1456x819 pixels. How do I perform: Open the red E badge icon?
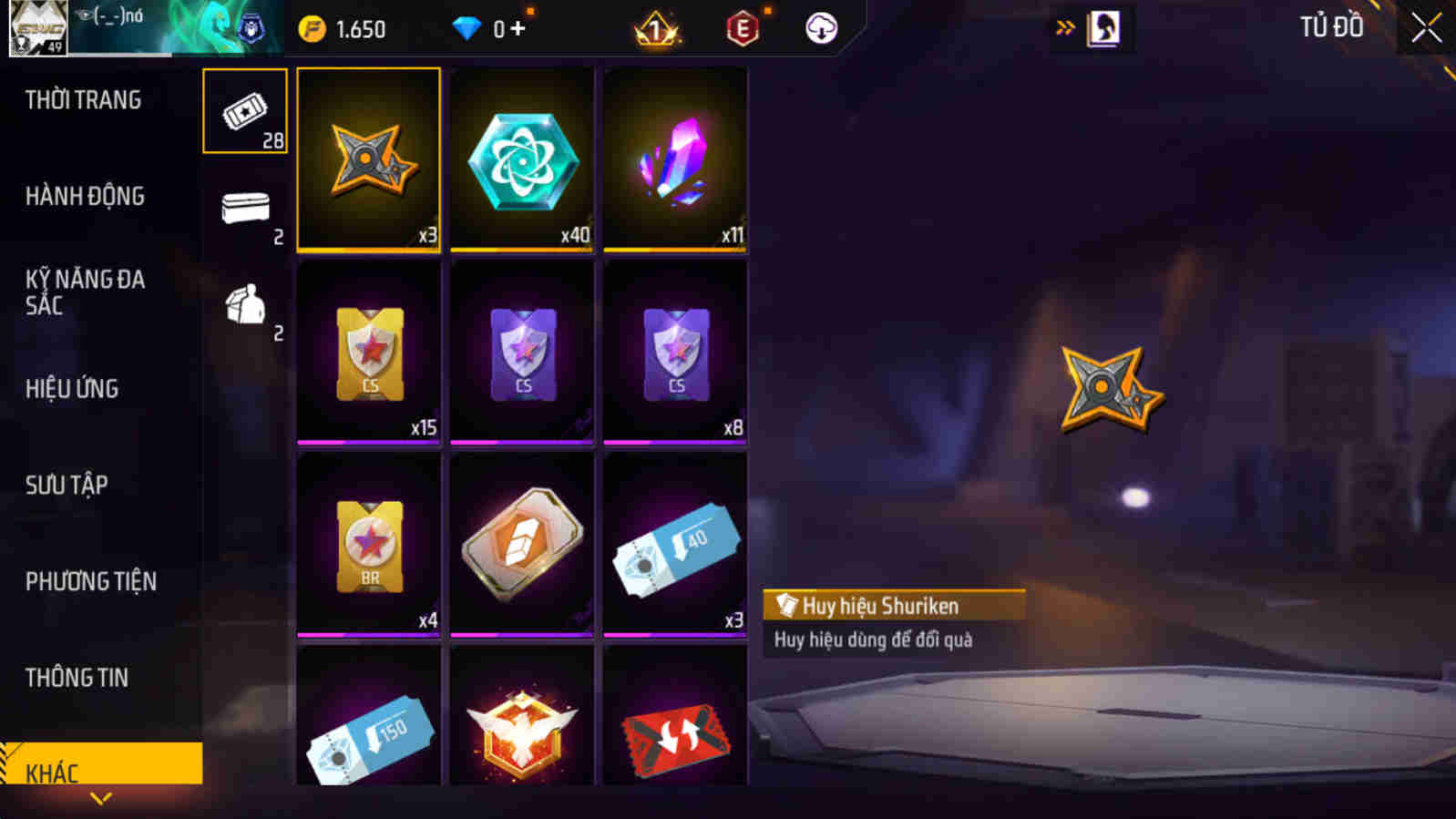[743, 27]
